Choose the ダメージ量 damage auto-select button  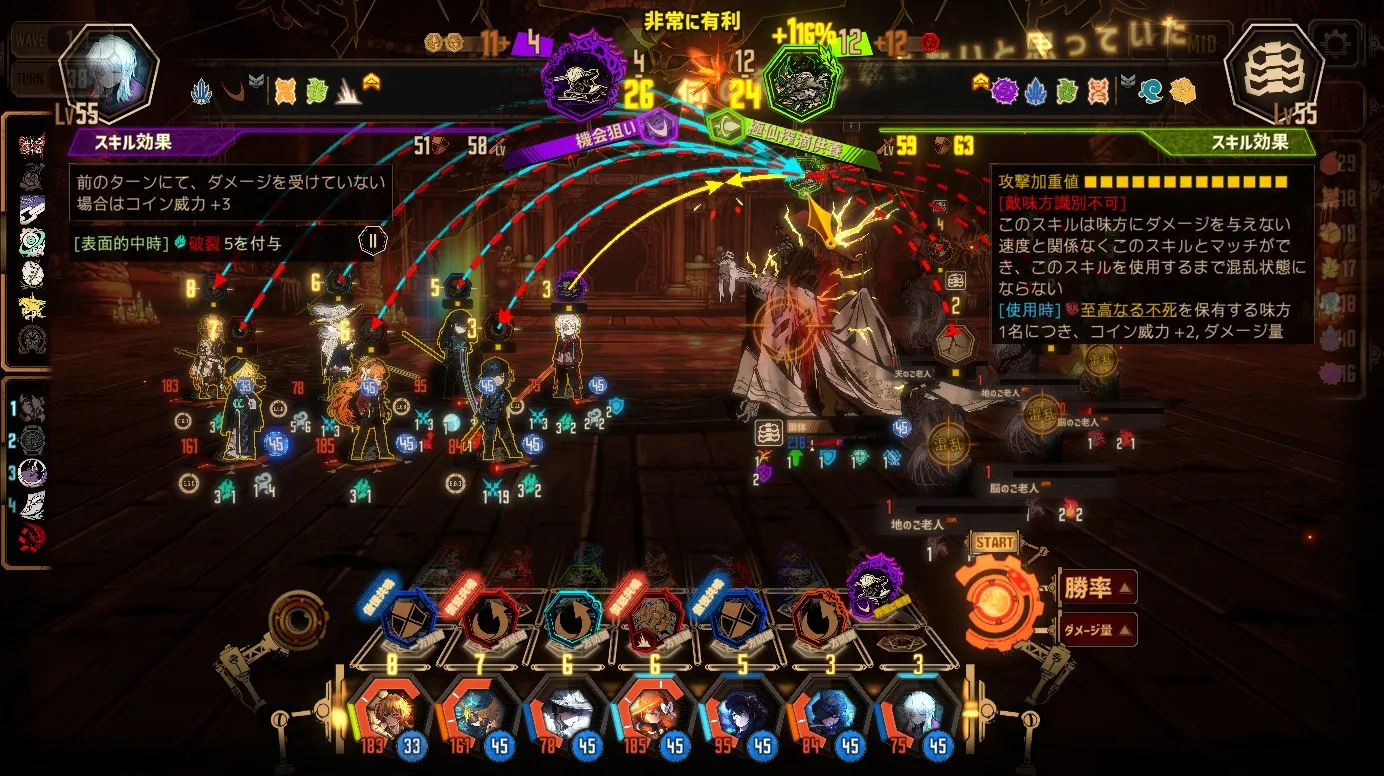pyautogui.click(x=1097, y=629)
